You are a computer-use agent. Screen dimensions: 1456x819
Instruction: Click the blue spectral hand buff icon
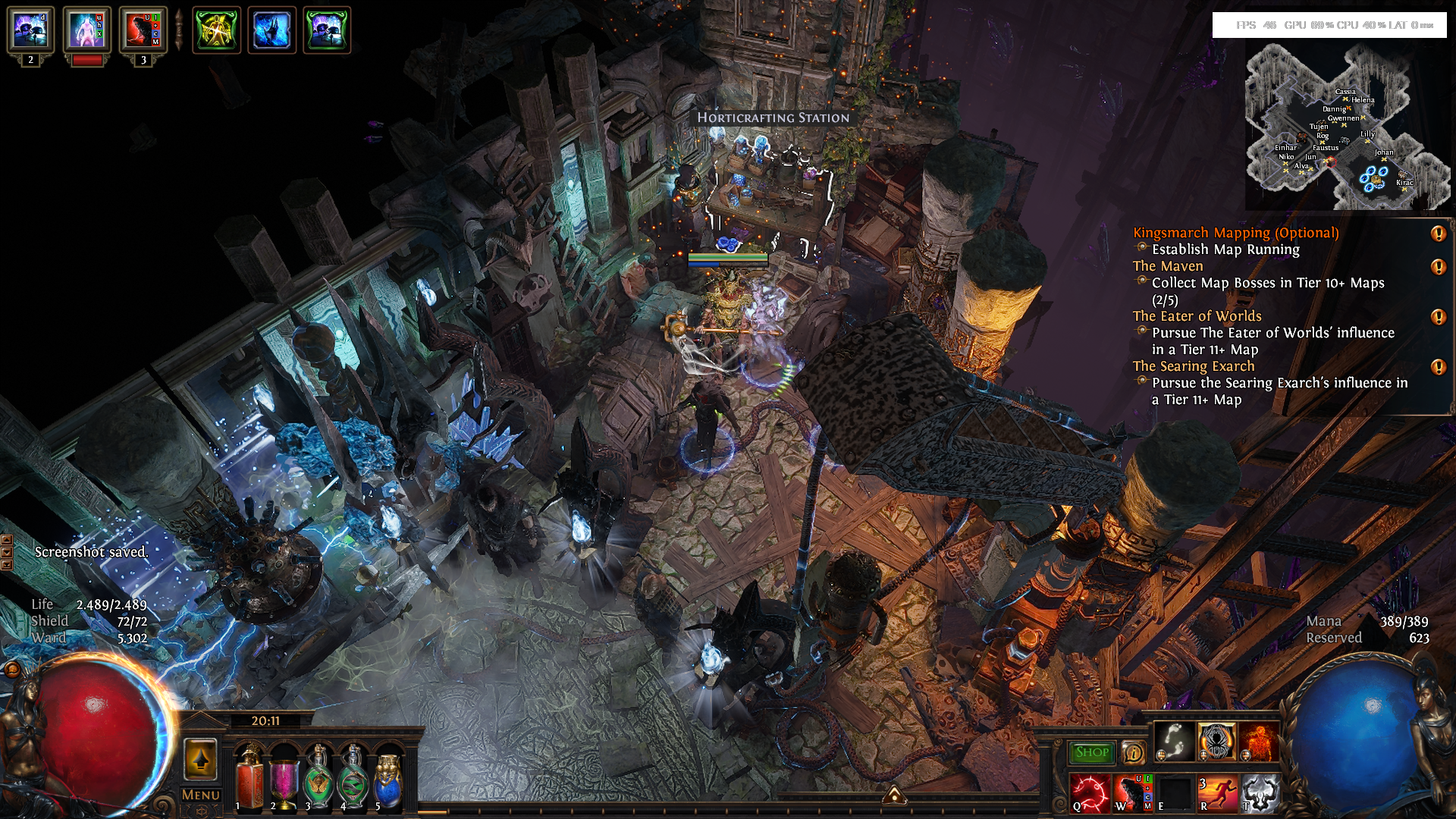[271, 30]
